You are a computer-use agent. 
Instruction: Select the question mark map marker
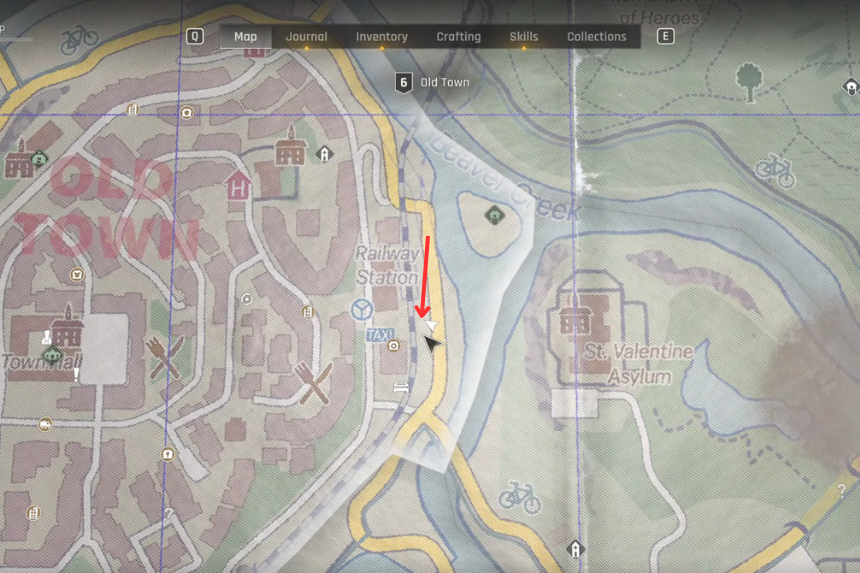click(843, 492)
